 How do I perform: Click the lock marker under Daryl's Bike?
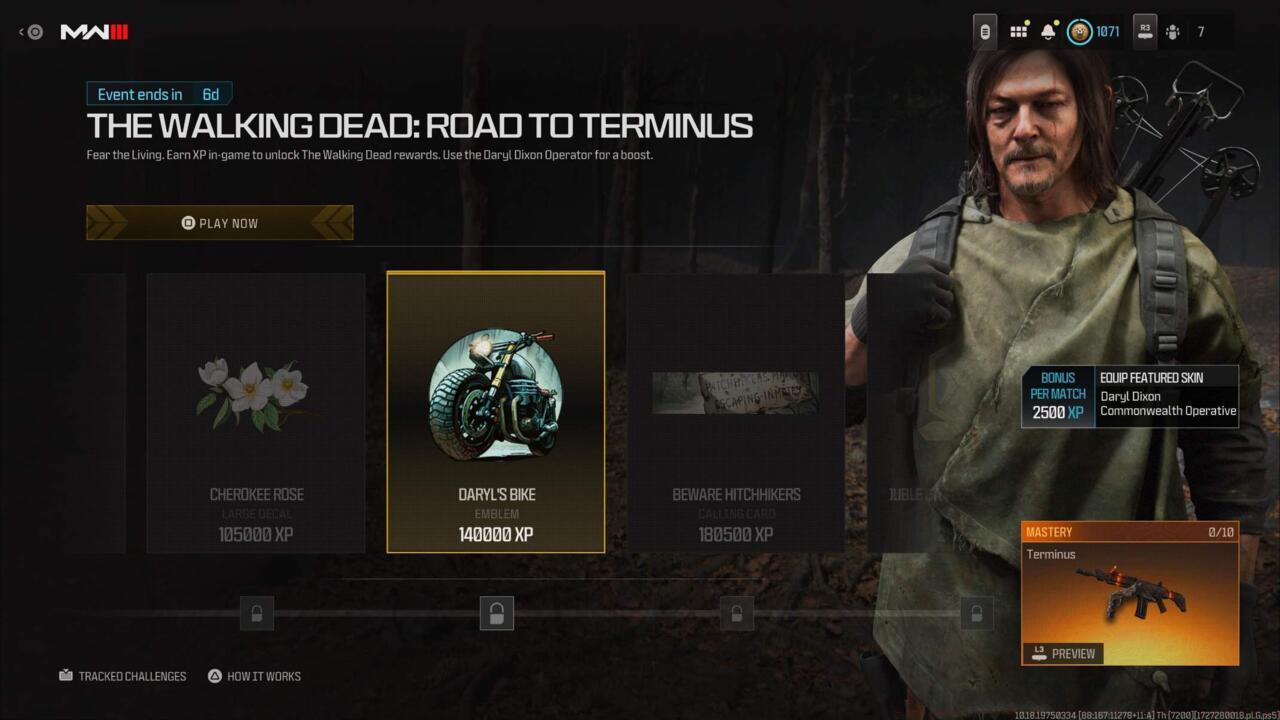(x=497, y=613)
